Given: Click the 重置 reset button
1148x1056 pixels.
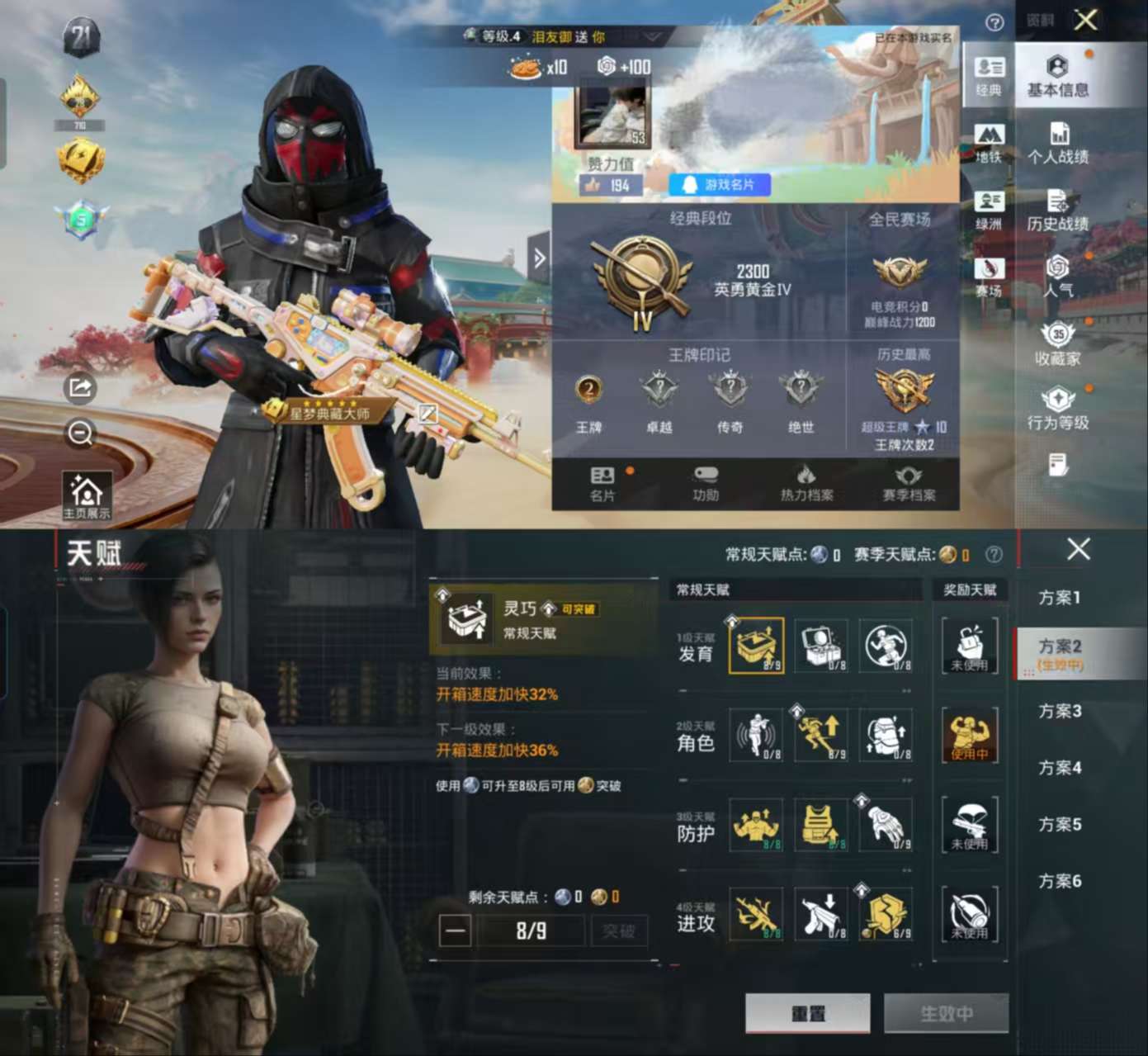Looking at the screenshot, I should [x=807, y=1013].
